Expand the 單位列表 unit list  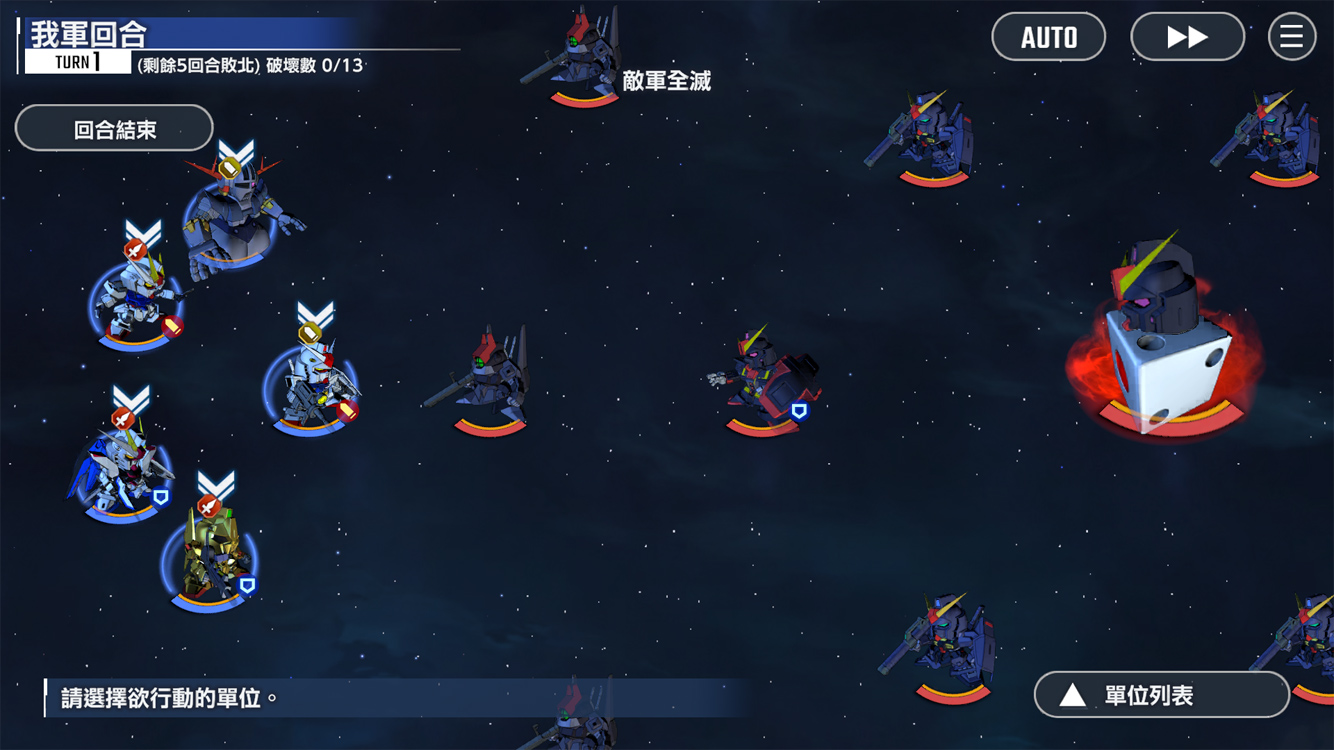tap(1161, 695)
